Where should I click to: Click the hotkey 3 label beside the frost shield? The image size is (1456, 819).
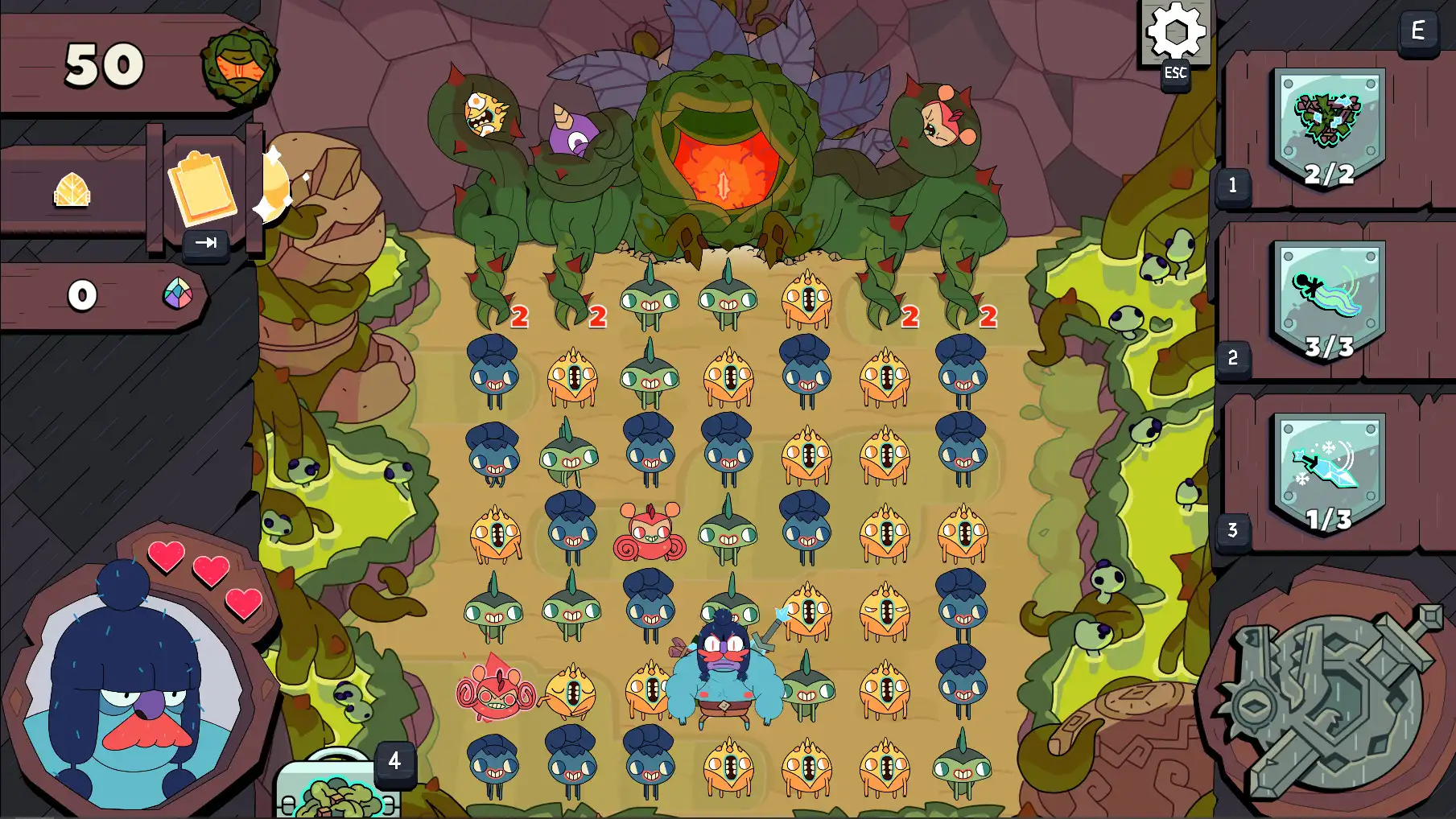click(1232, 529)
